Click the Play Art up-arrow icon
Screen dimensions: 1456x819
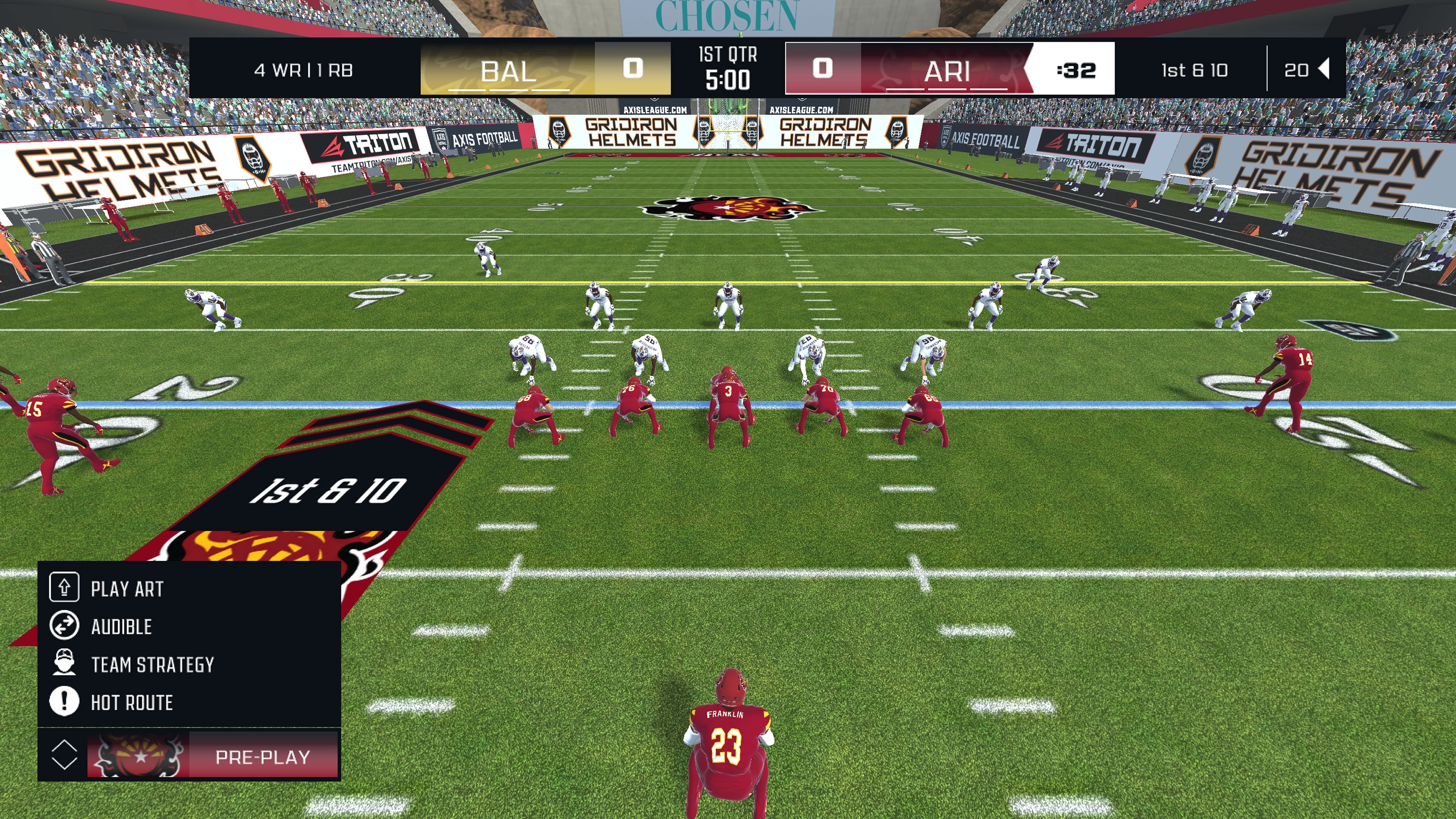pos(64,588)
